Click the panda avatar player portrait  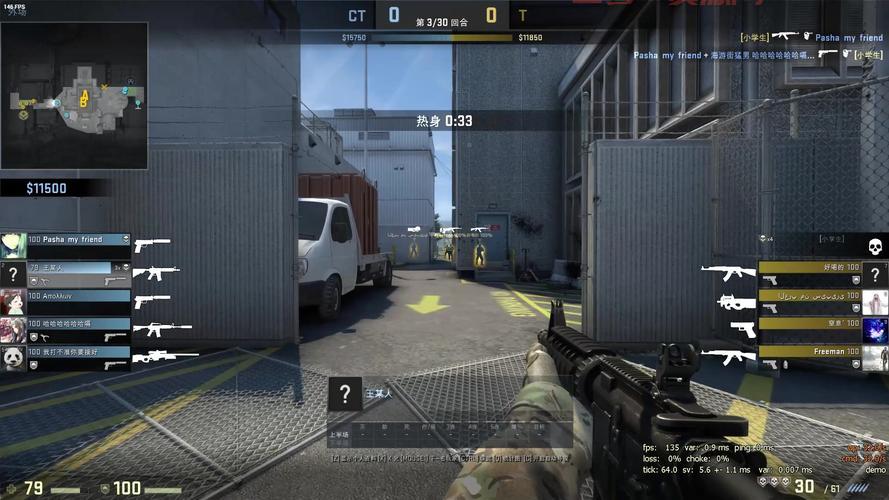[13, 357]
